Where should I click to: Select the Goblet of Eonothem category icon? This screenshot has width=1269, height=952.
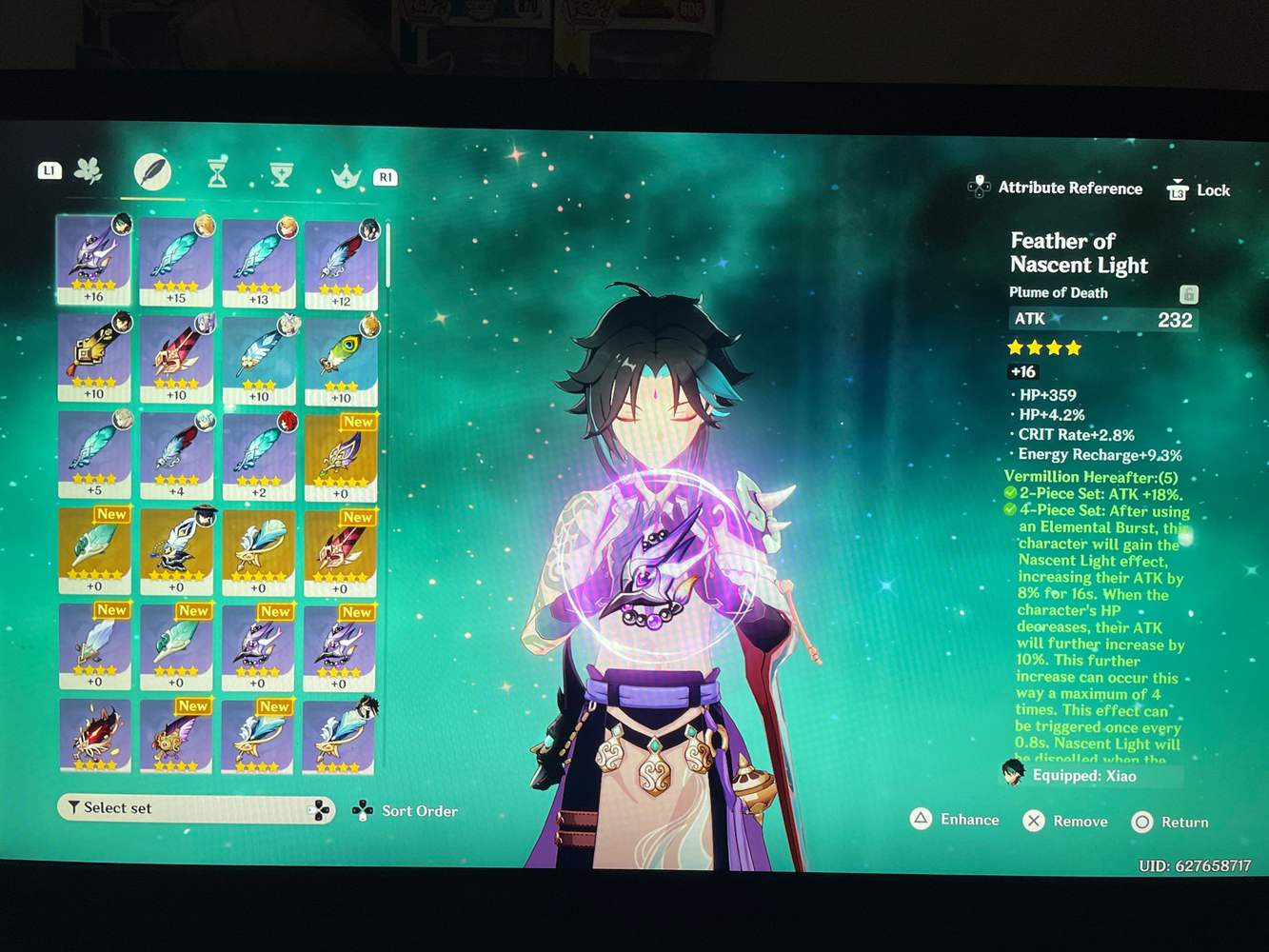(281, 172)
